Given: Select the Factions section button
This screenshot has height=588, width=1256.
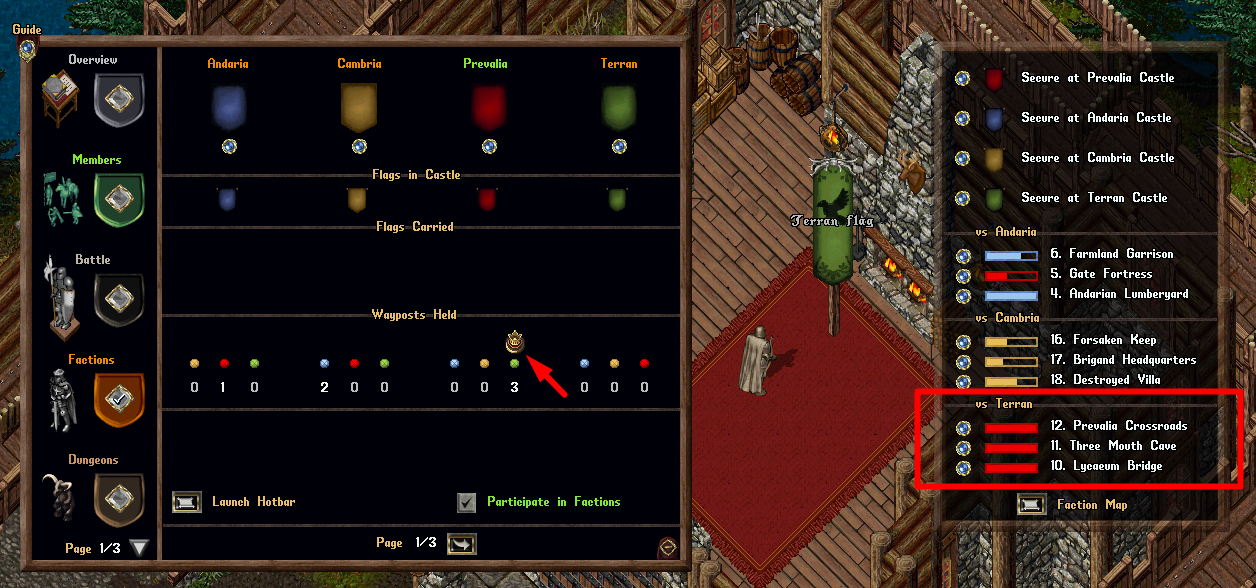Looking at the screenshot, I should coord(119,399).
